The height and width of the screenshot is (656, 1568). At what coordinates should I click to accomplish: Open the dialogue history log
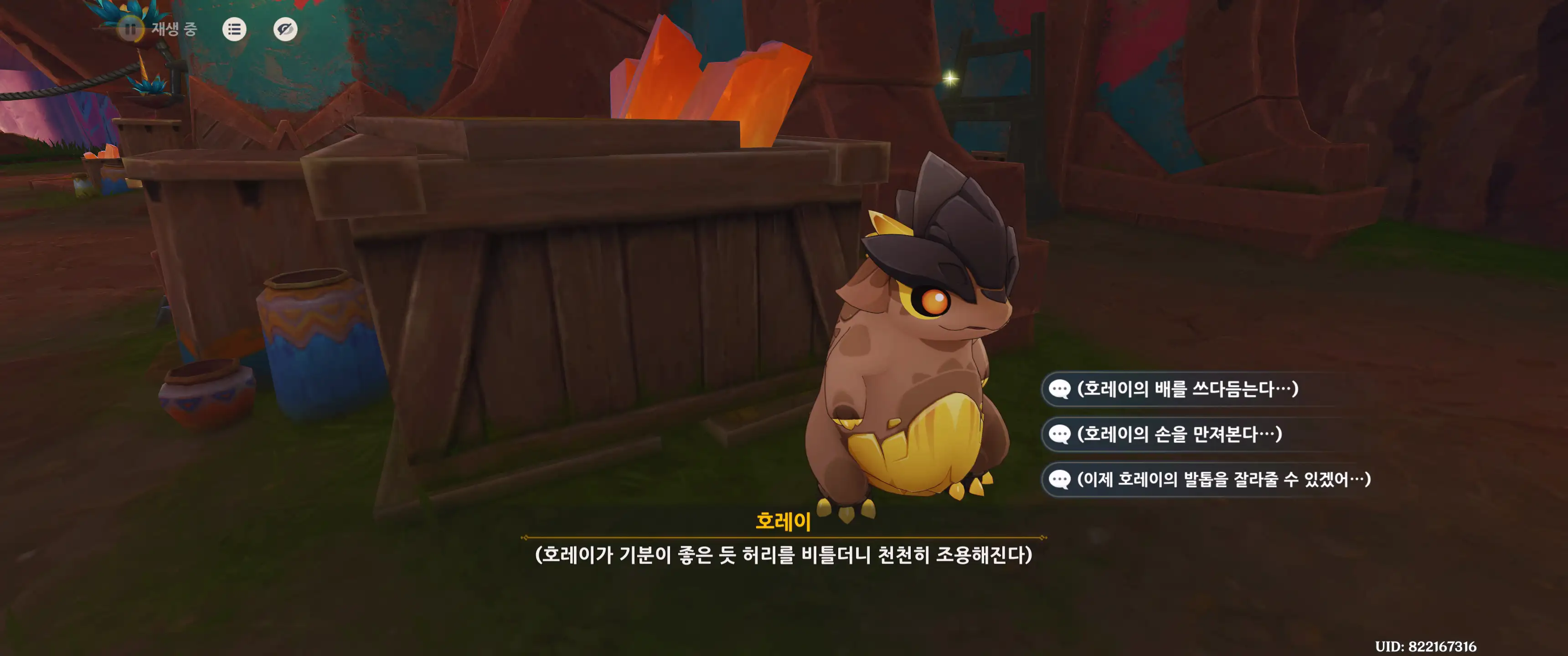click(234, 29)
